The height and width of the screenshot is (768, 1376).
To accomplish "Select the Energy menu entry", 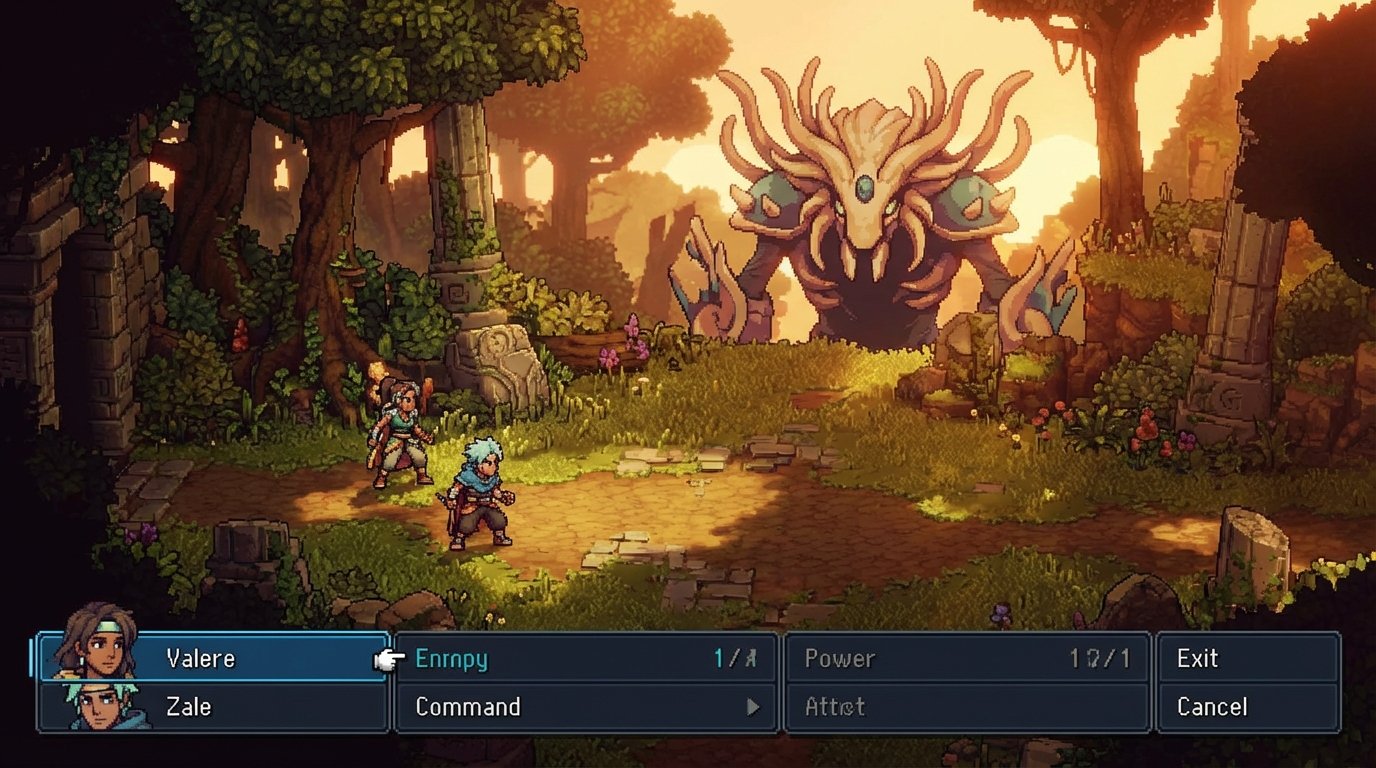I will pos(451,658).
